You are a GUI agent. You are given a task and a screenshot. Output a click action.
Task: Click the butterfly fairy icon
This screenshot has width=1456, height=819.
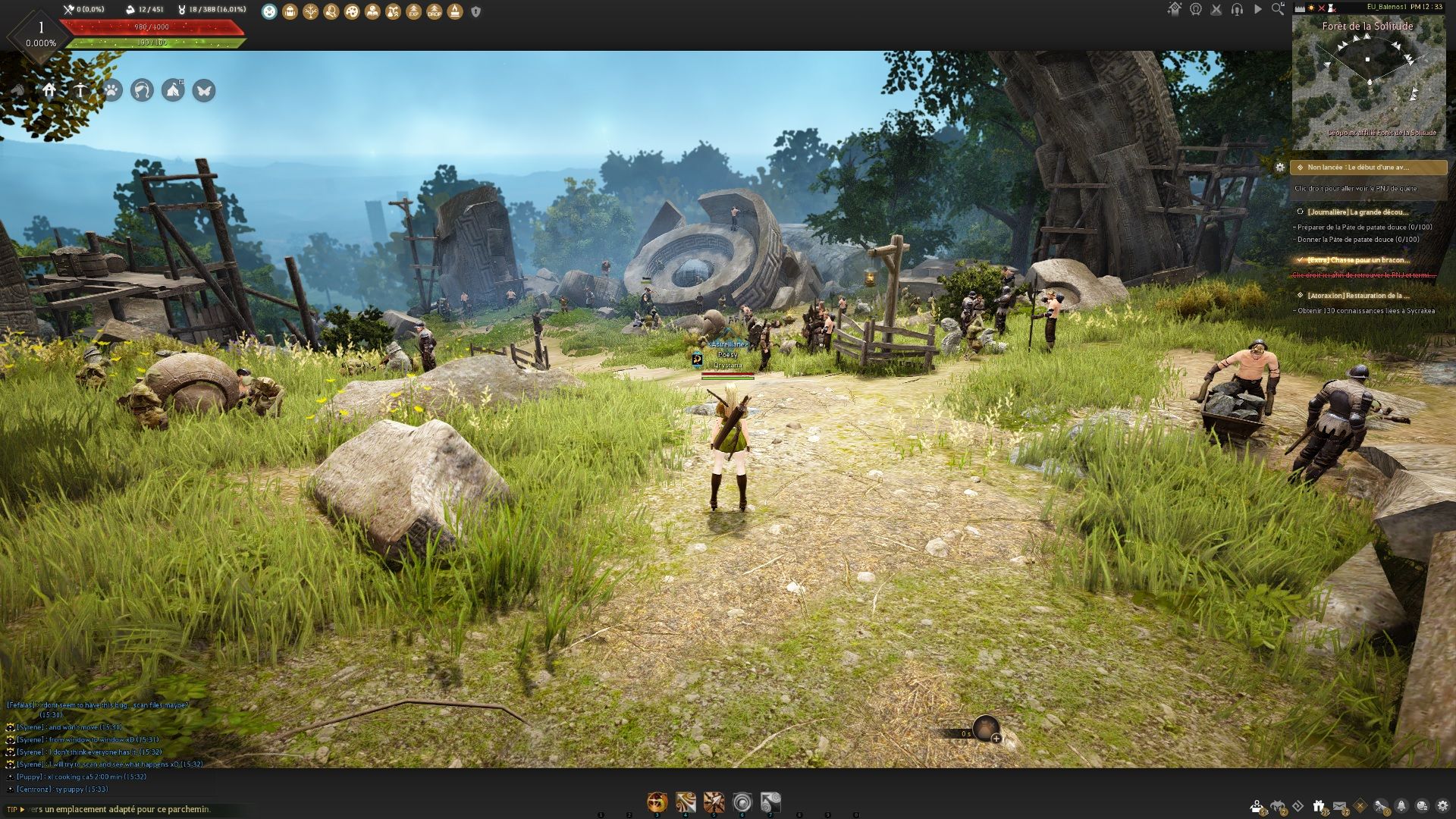203,91
